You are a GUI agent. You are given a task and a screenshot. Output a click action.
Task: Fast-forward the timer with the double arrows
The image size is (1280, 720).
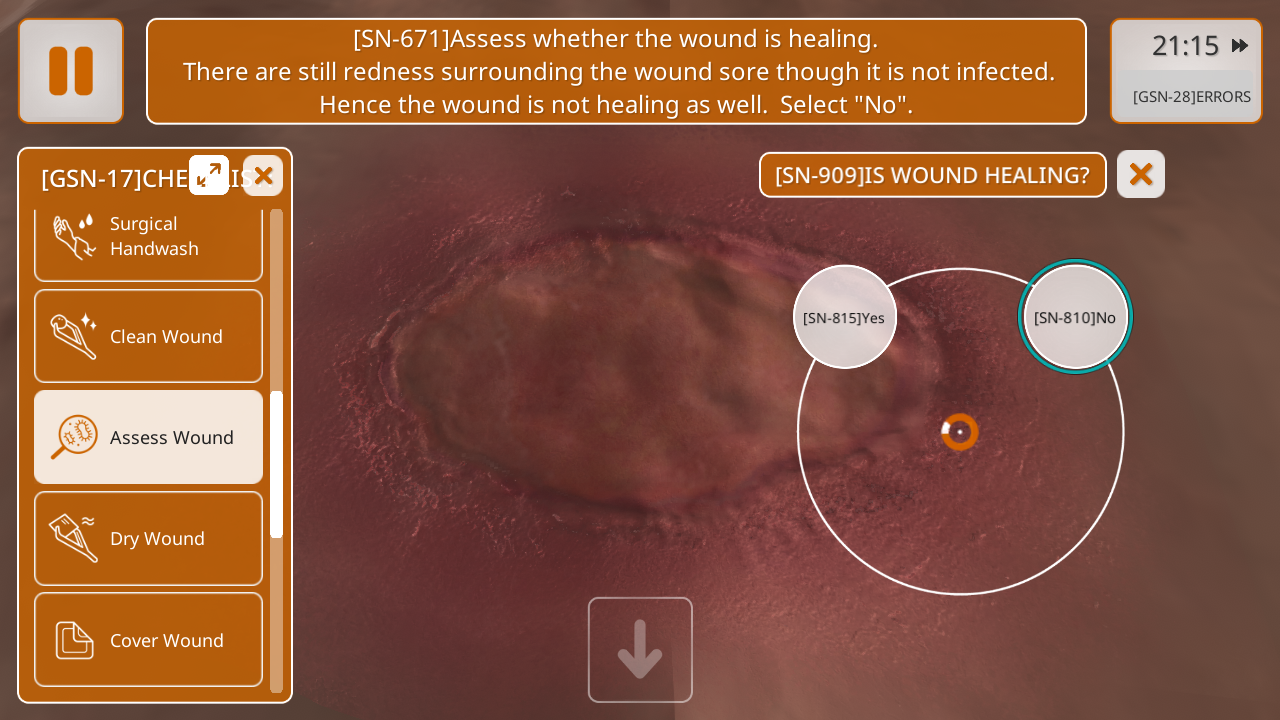[x=1240, y=45]
